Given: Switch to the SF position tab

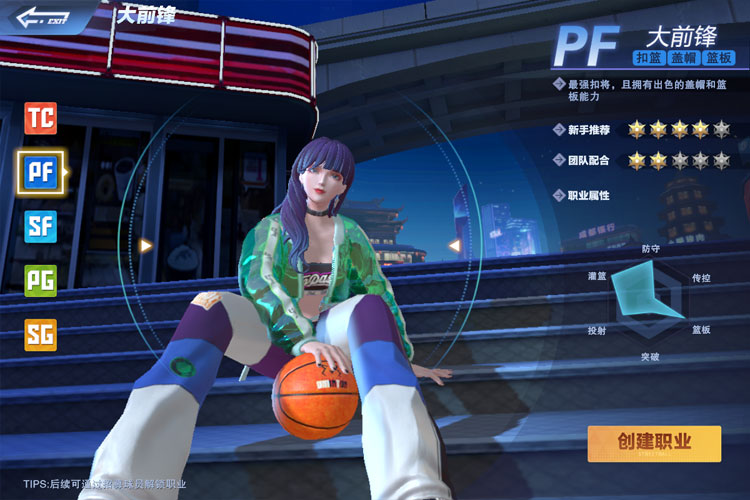Looking at the screenshot, I should pos(41,225).
